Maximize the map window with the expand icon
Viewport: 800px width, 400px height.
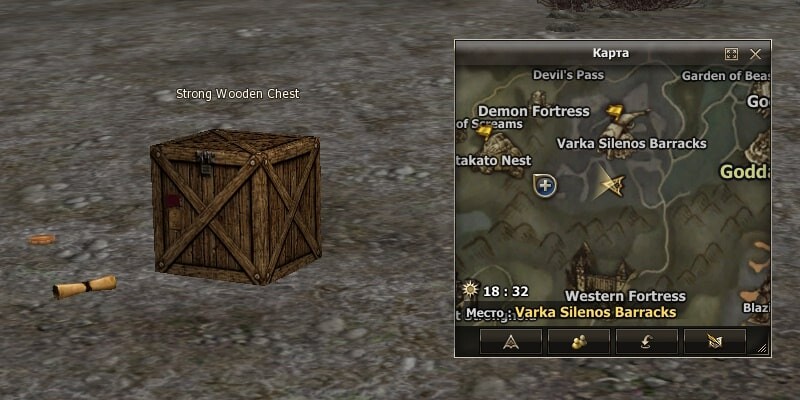point(731,53)
